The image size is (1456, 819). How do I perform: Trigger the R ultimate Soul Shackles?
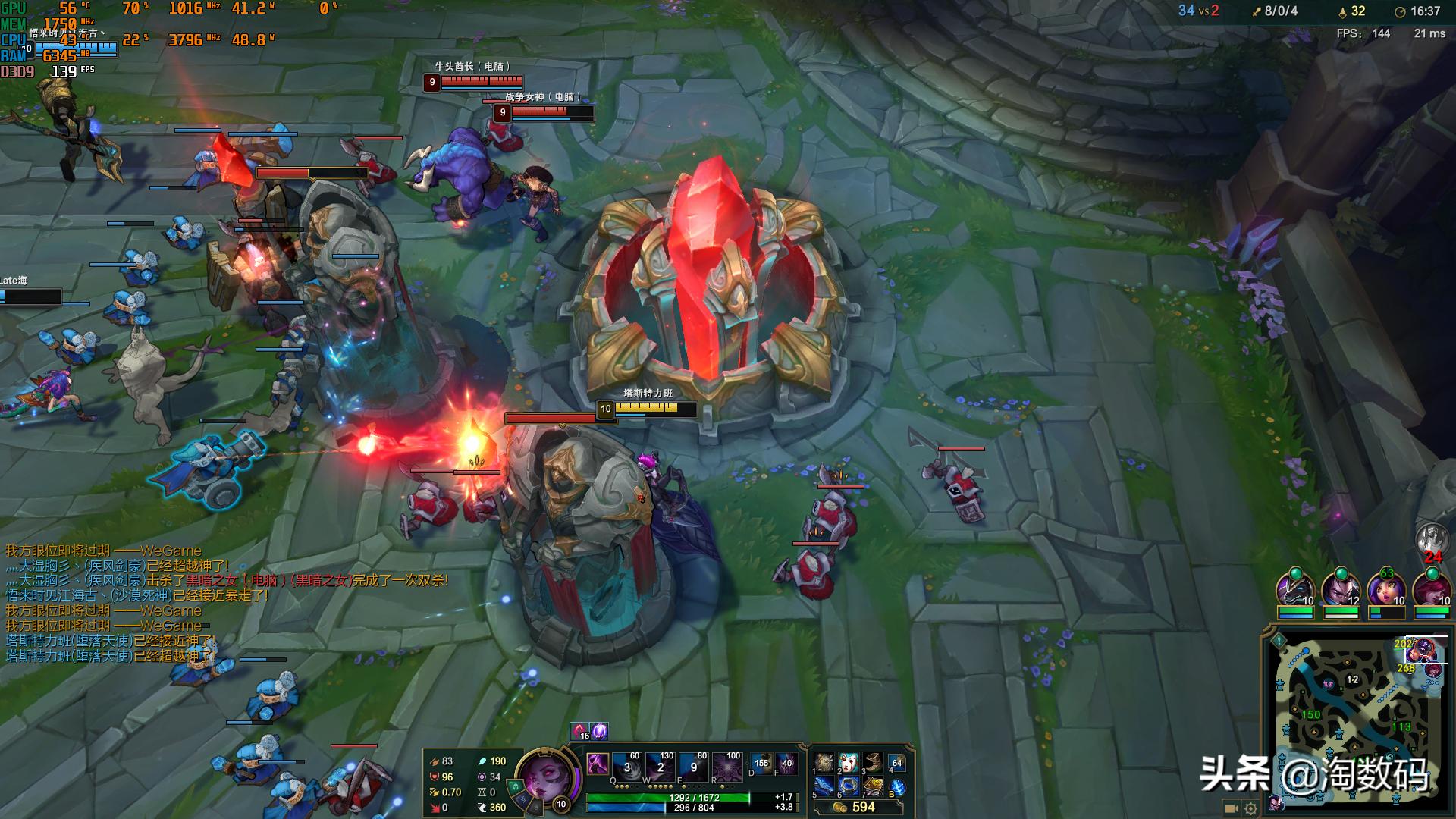726,767
